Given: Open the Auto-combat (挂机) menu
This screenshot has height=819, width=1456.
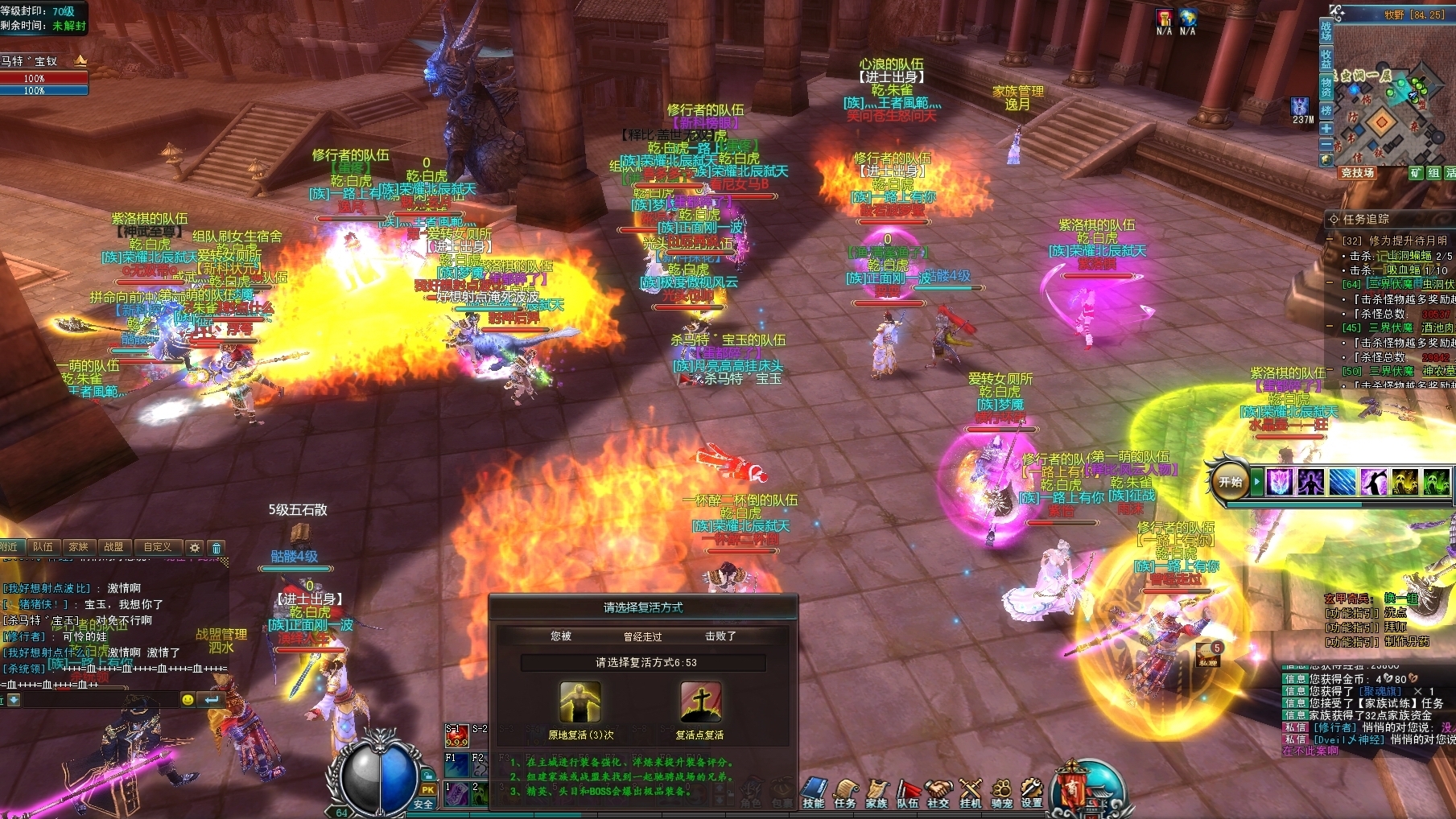Looking at the screenshot, I should tap(971, 792).
